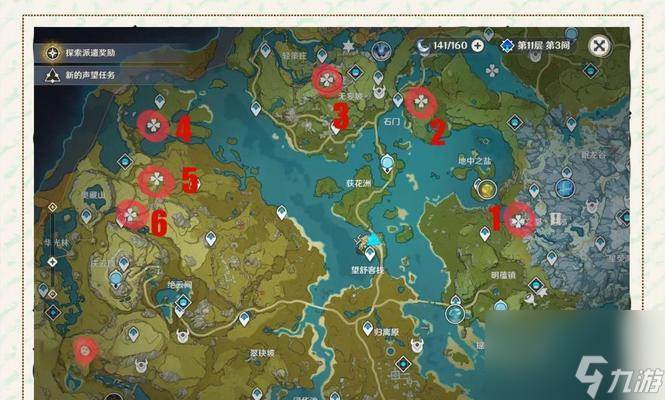The image size is (665, 400).
Task: Add Original Resin with the plus button
Action: 478,45
